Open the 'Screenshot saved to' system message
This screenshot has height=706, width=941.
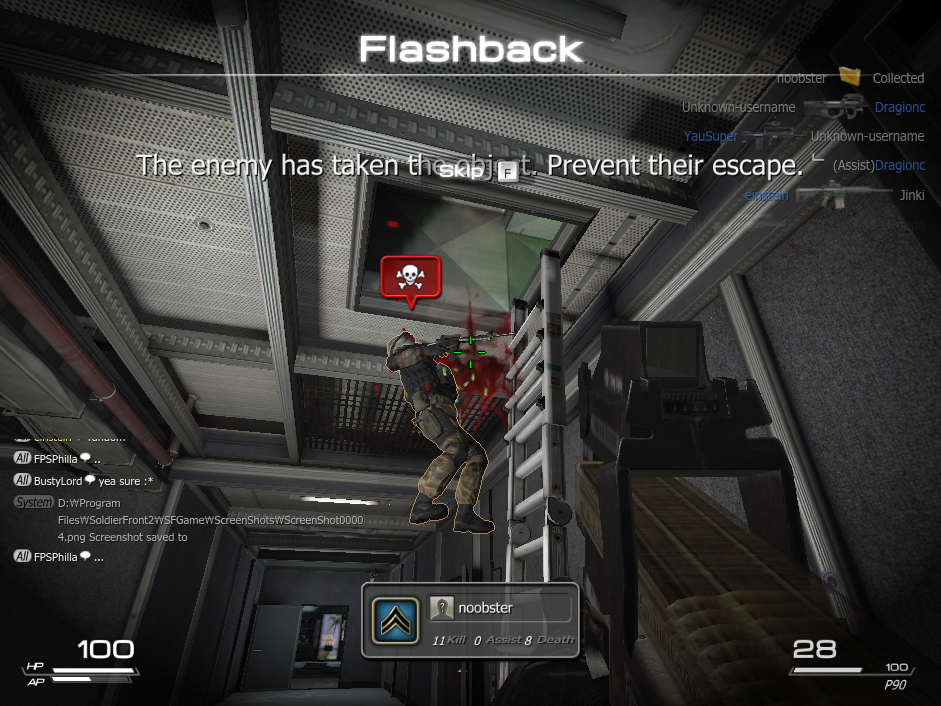(123, 537)
